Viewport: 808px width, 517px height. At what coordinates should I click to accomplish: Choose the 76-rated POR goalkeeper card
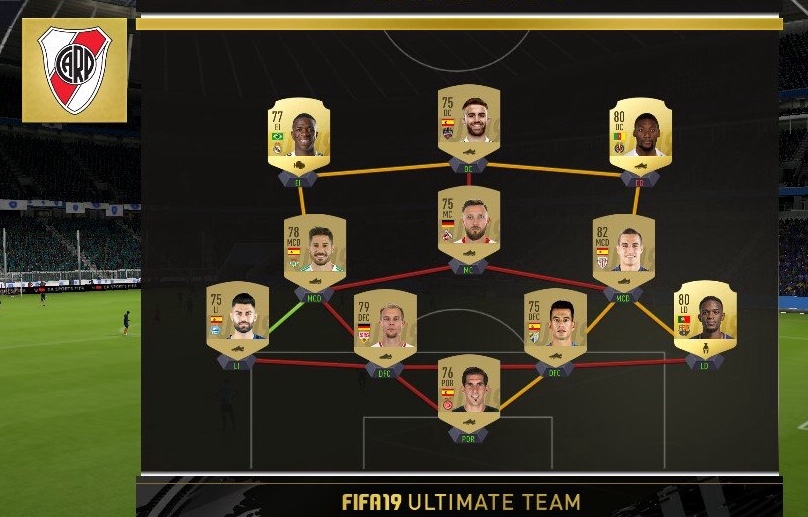tap(469, 391)
